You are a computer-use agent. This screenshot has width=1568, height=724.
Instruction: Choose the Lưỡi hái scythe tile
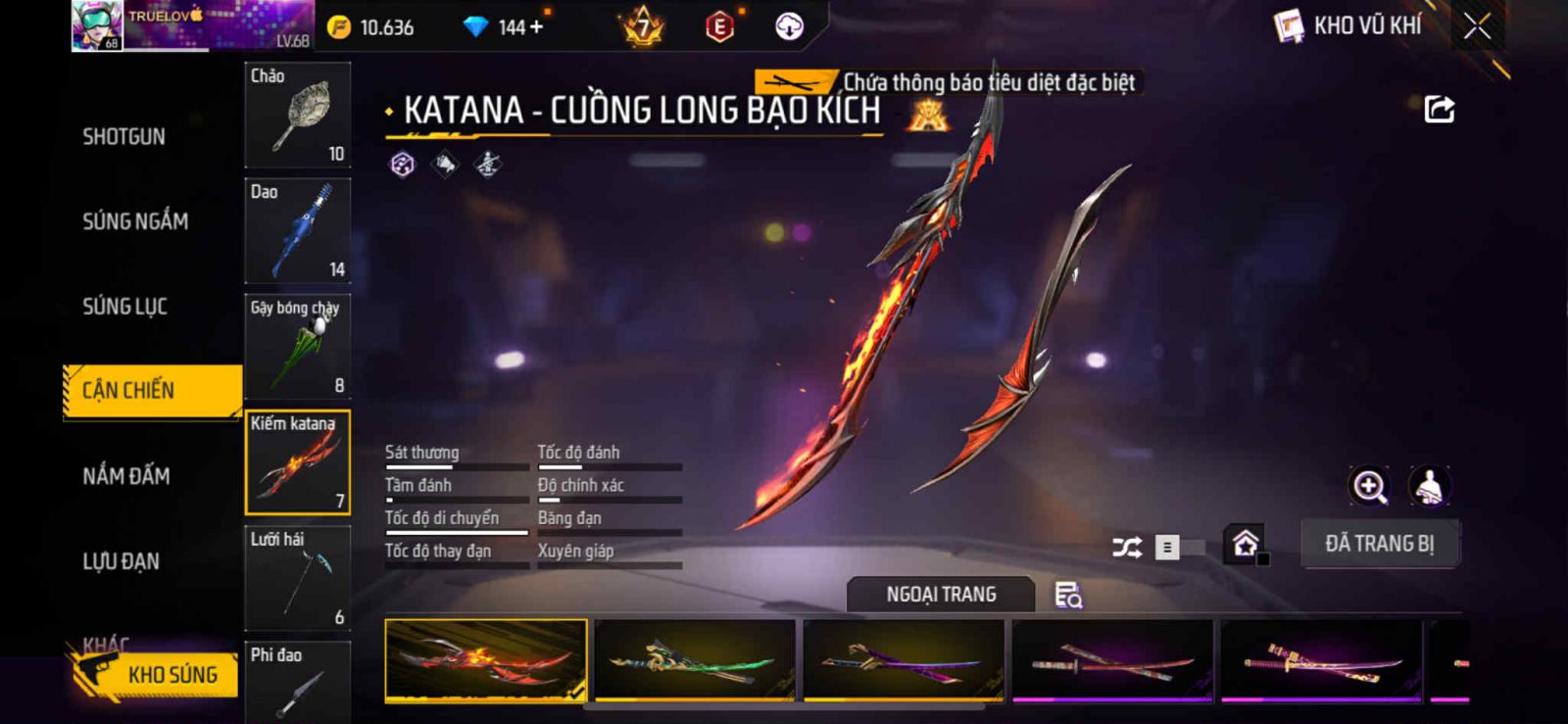[x=297, y=578]
